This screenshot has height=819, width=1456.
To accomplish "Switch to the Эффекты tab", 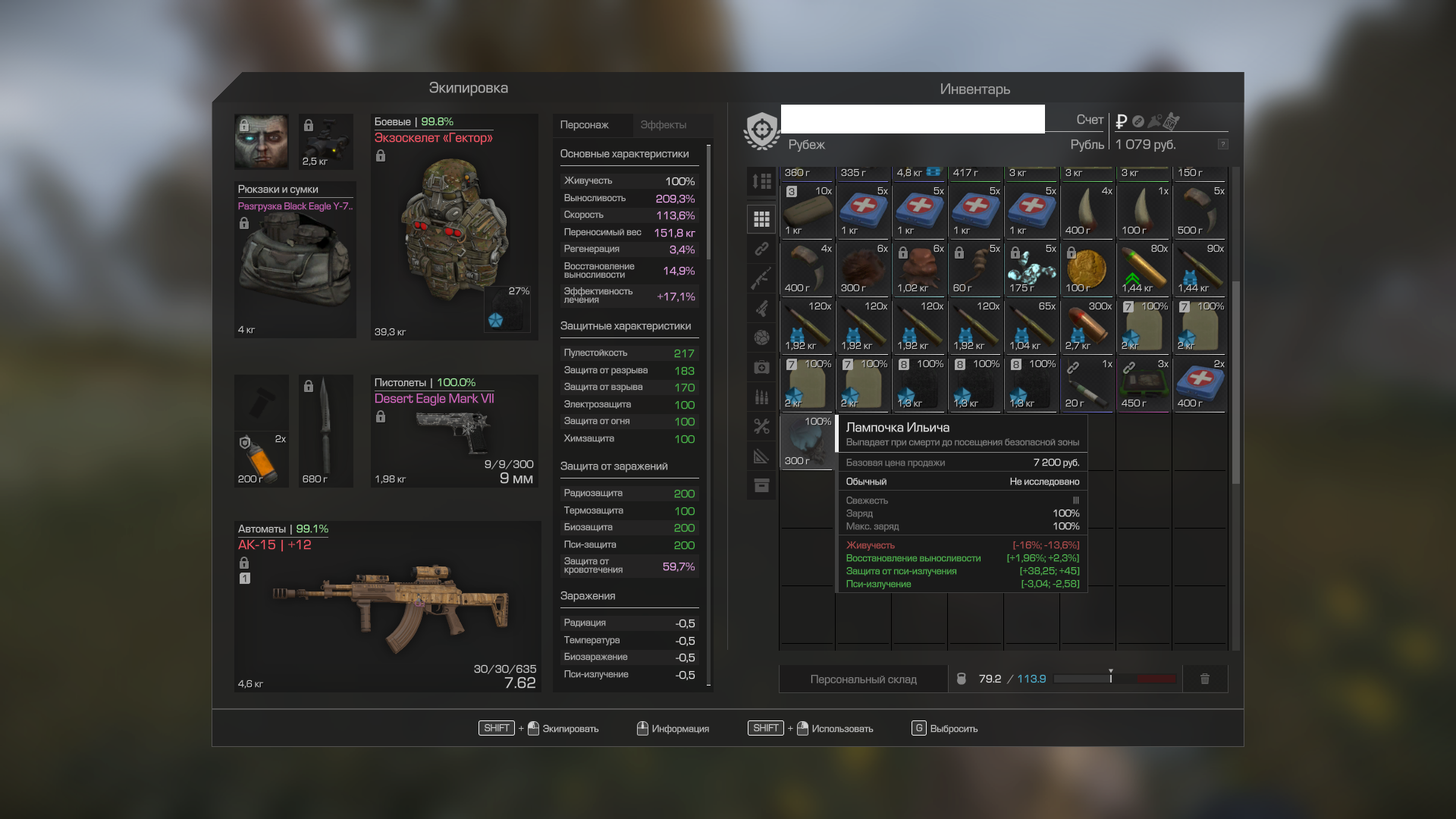I will tap(663, 125).
